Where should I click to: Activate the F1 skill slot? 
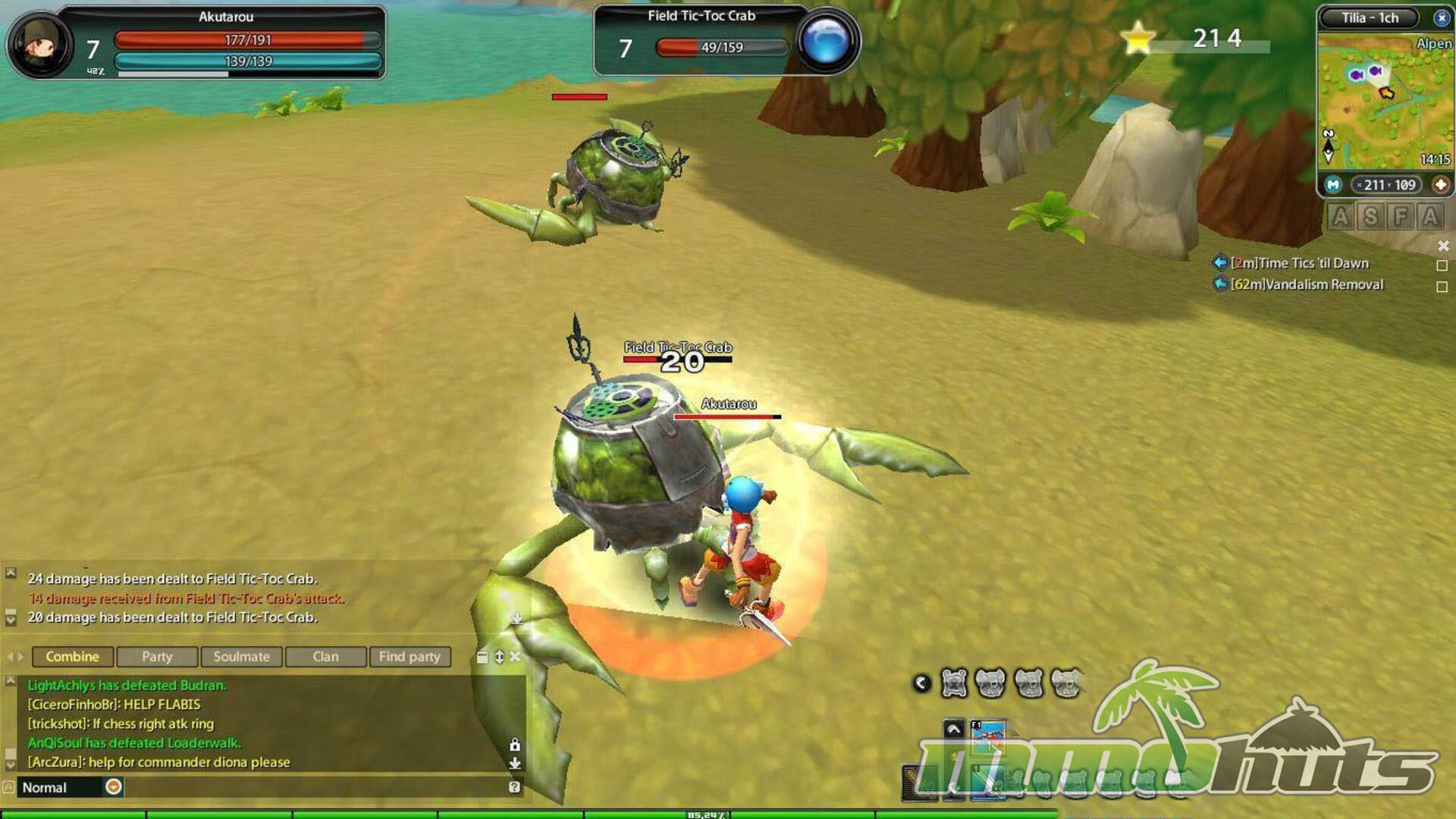(988, 736)
